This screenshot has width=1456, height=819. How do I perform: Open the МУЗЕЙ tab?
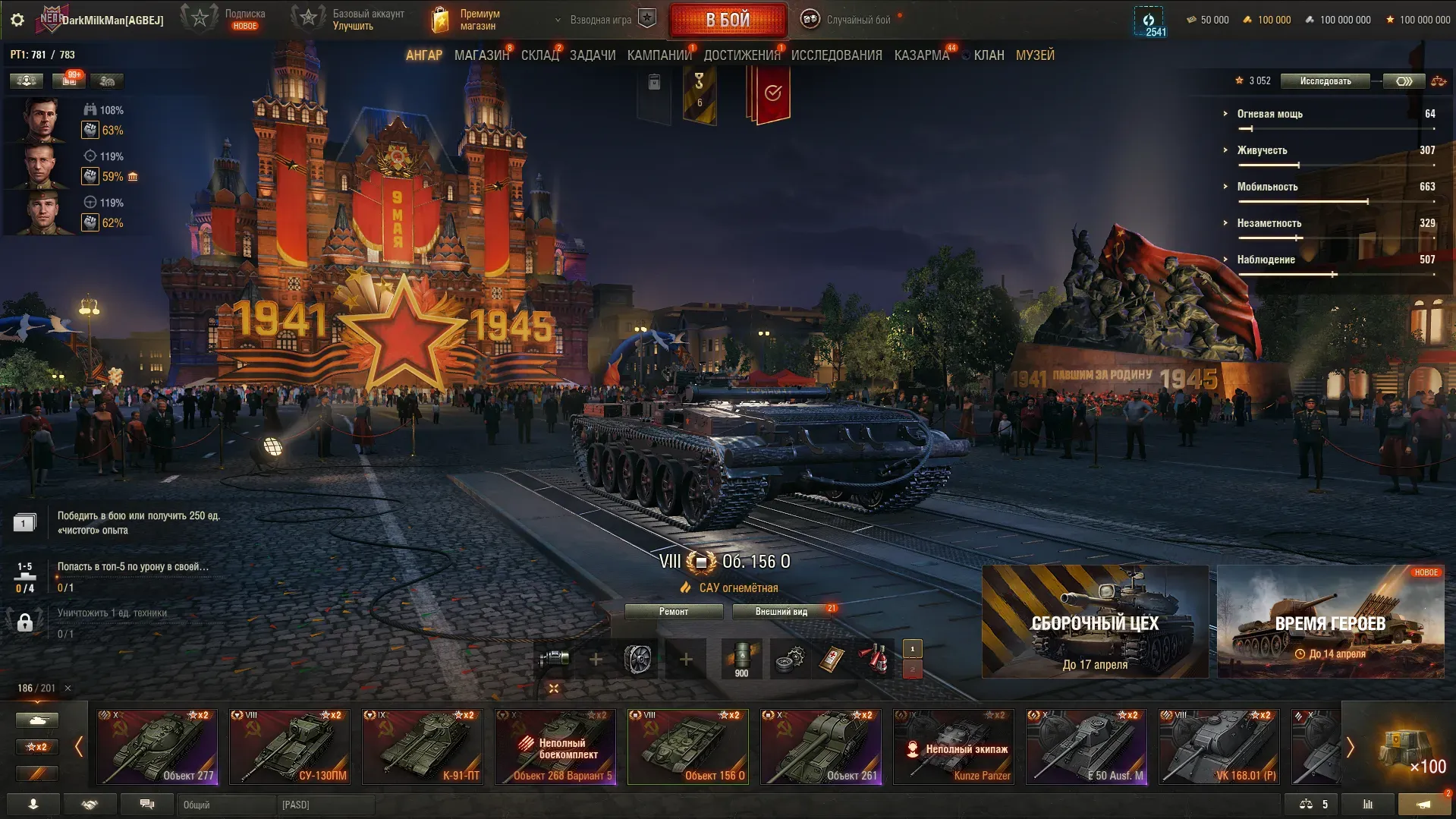[x=1035, y=55]
